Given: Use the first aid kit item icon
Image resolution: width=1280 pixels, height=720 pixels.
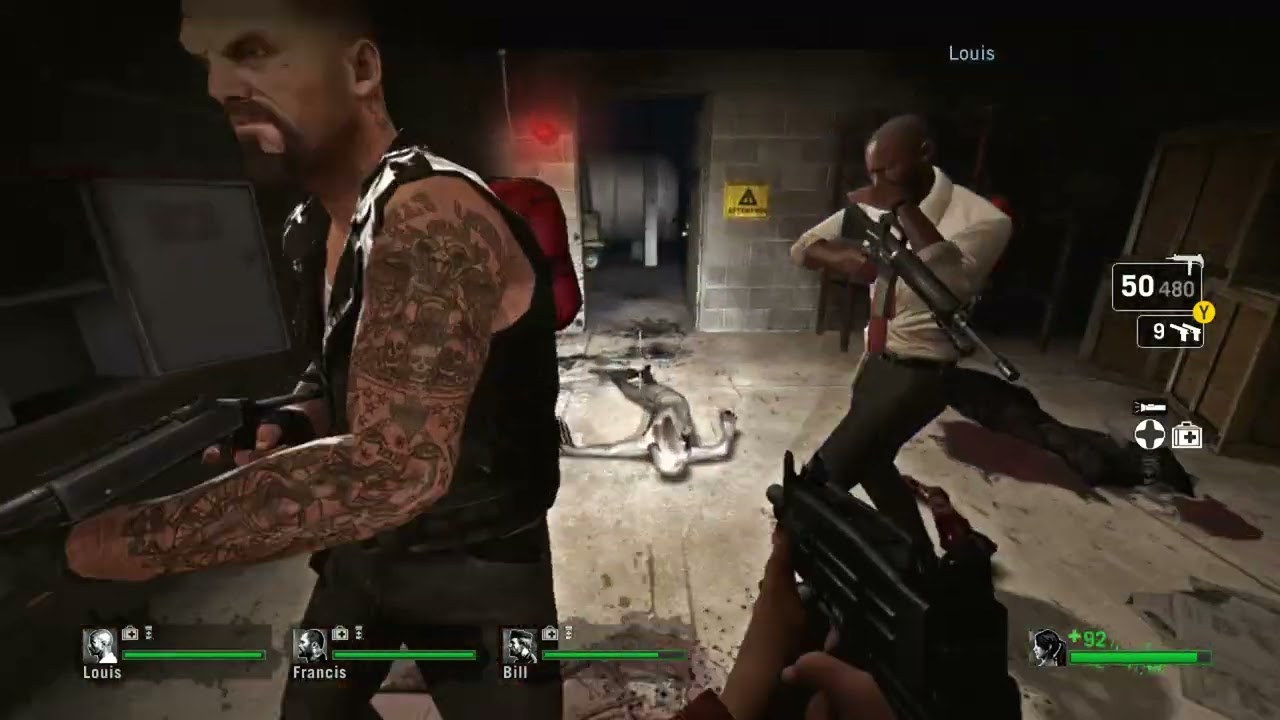Looking at the screenshot, I should [1186, 435].
